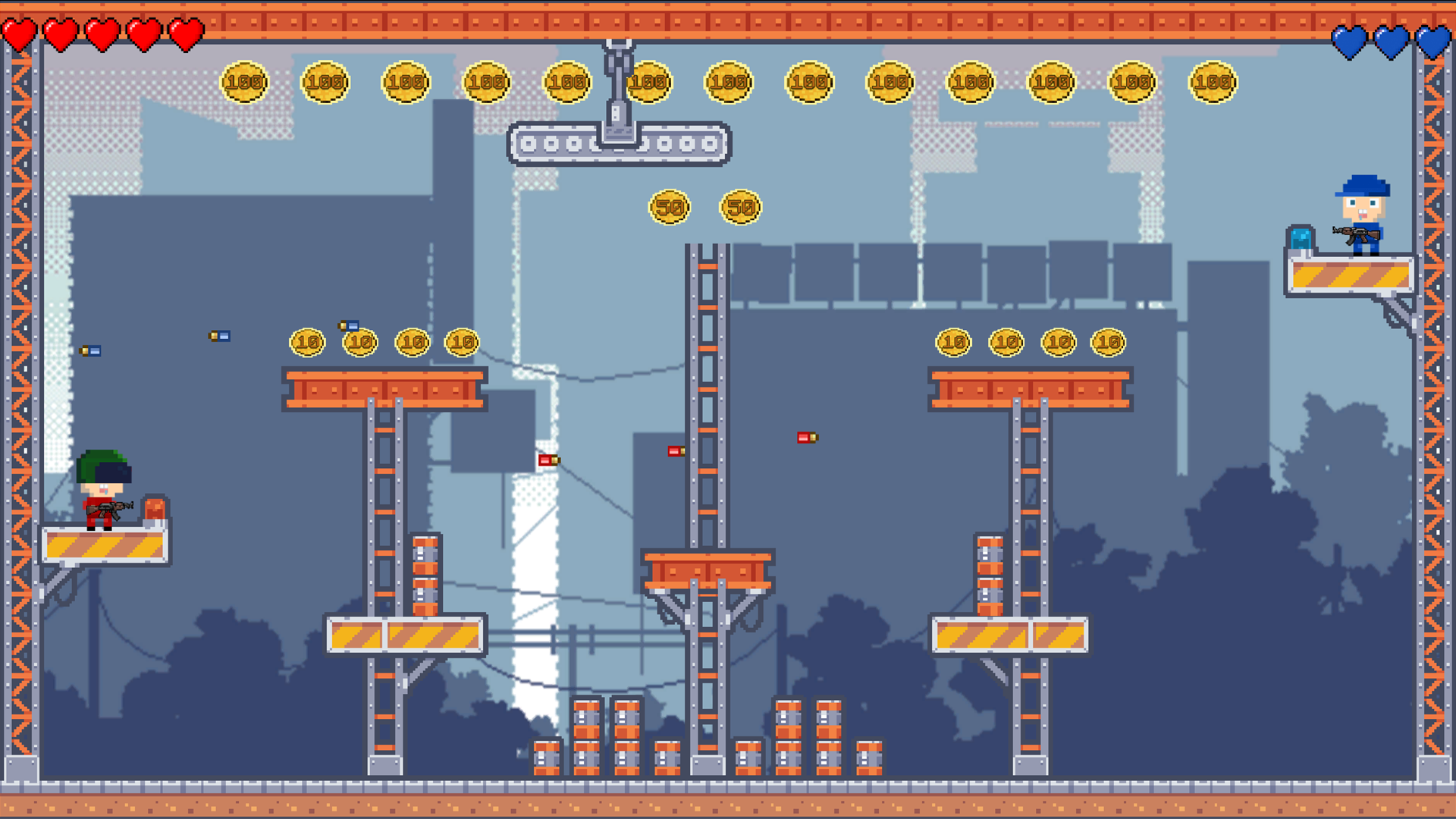Collect the right 50 coin

pos(741,206)
